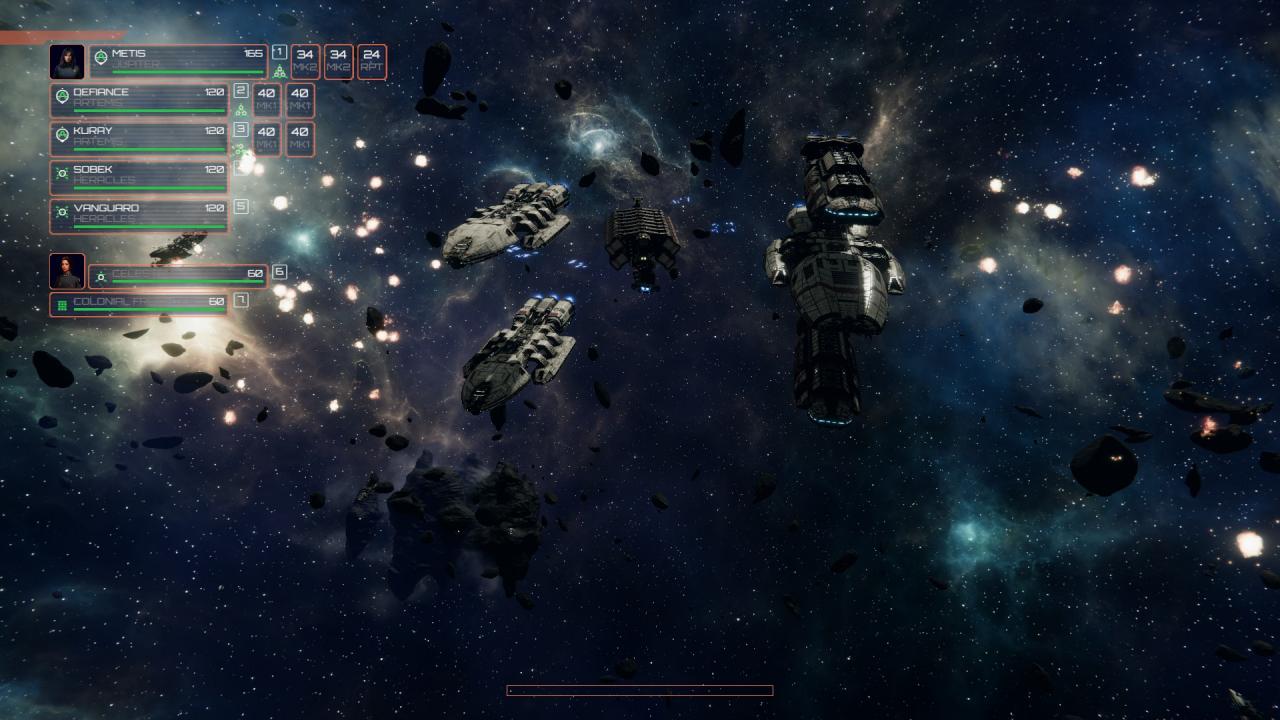Screen dimensions: 1280x720
Task: Select the Defiance ship entry
Action: pyautogui.click(x=139, y=99)
